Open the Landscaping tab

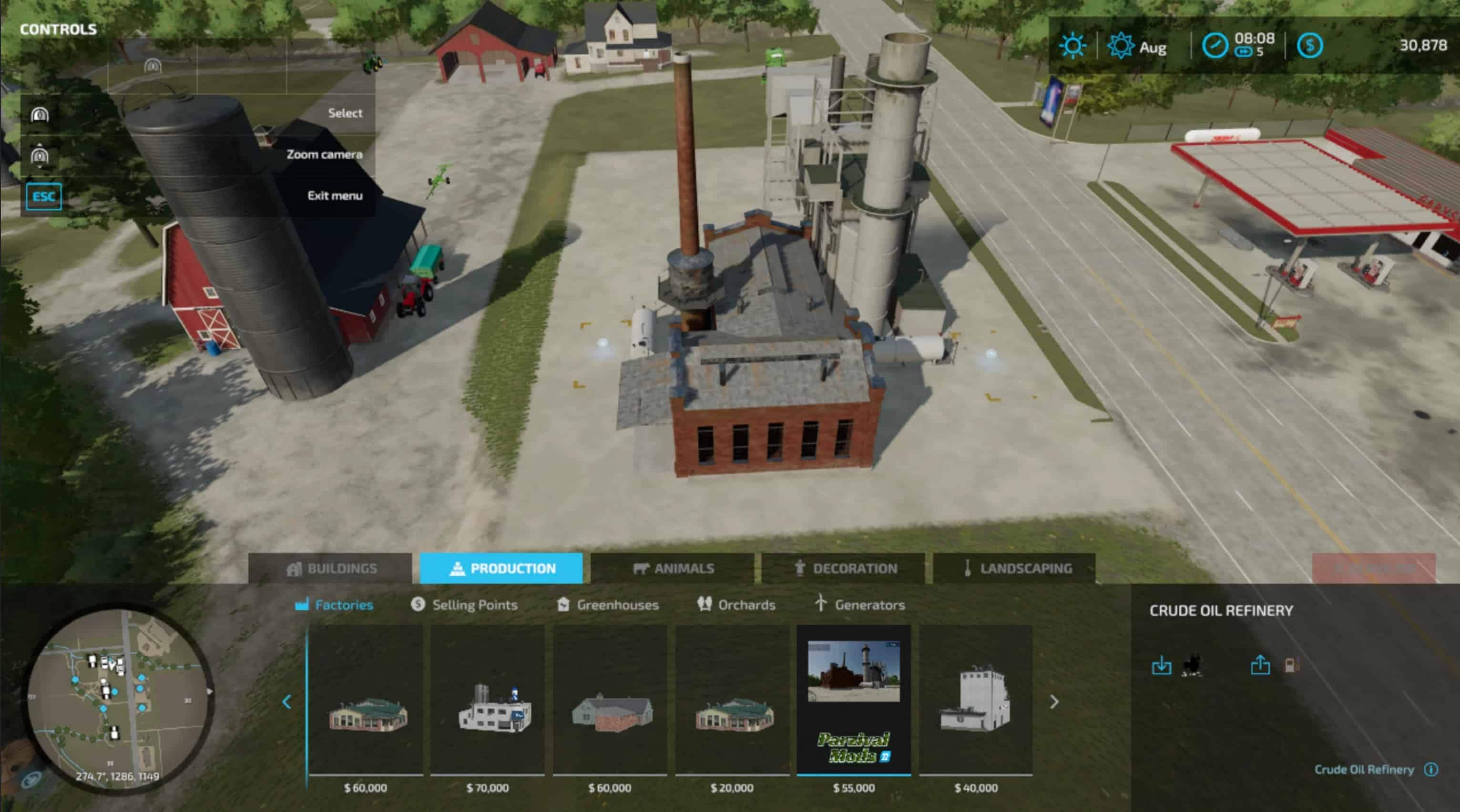click(x=1014, y=568)
